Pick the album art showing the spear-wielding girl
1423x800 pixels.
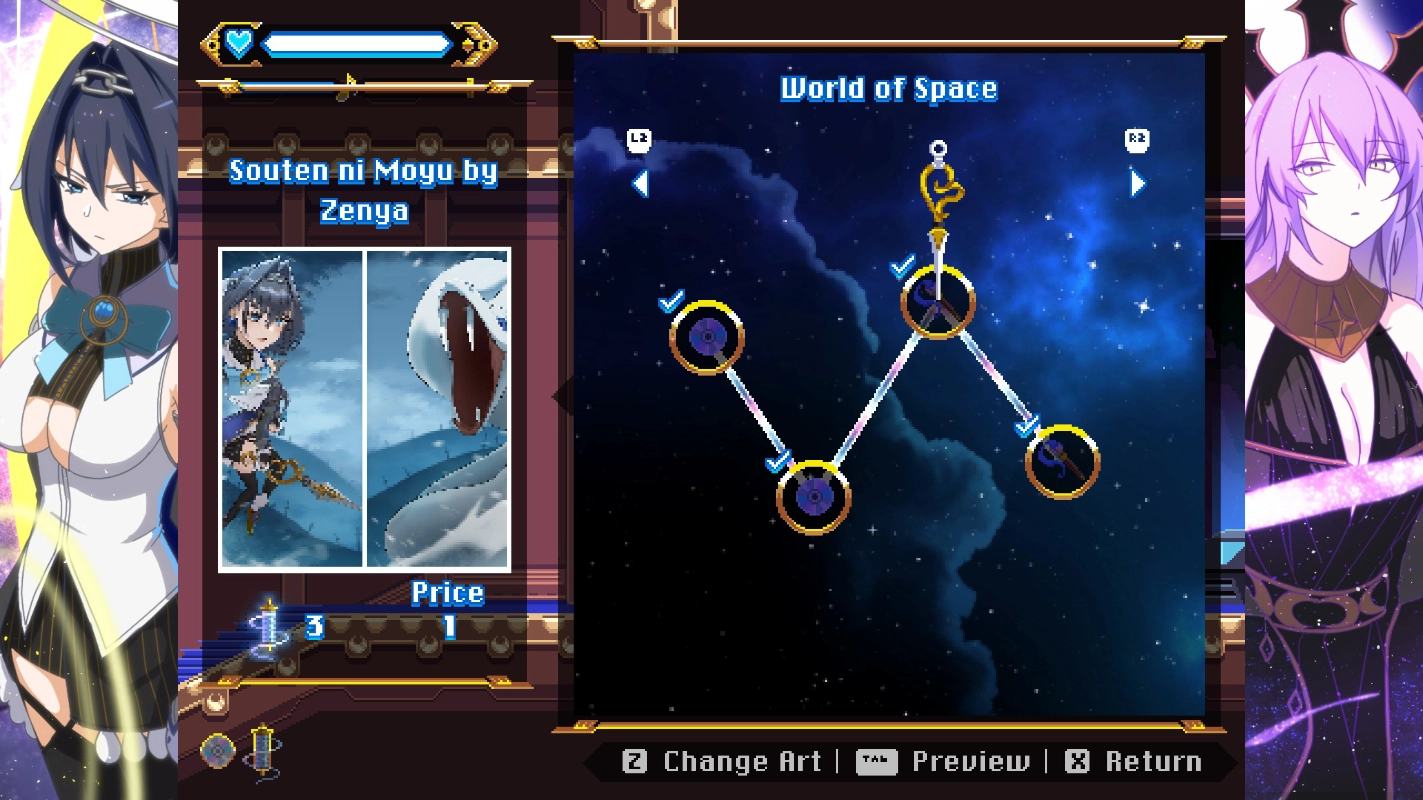291,409
